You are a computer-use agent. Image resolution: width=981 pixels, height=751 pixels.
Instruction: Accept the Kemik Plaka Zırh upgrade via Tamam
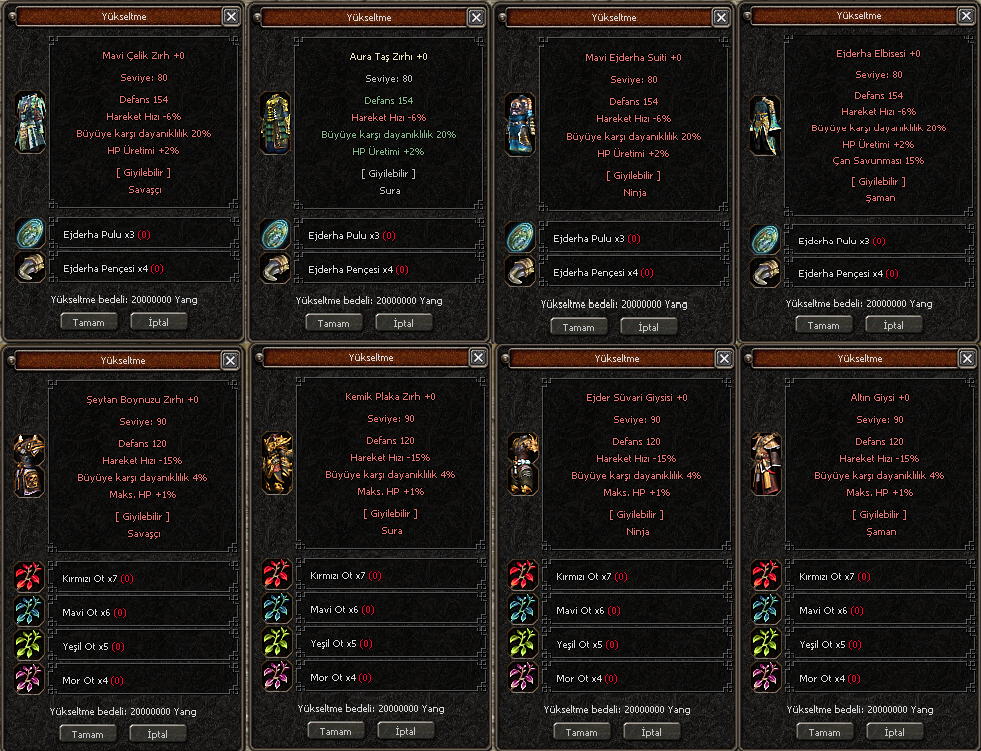(x=334, y=731)
